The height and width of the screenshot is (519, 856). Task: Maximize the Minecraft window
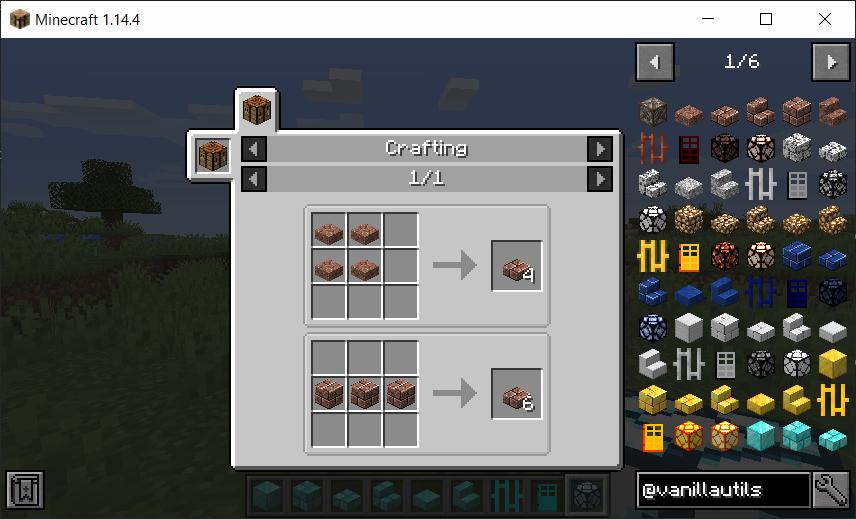pyautogui.click(x=766, y=19)
